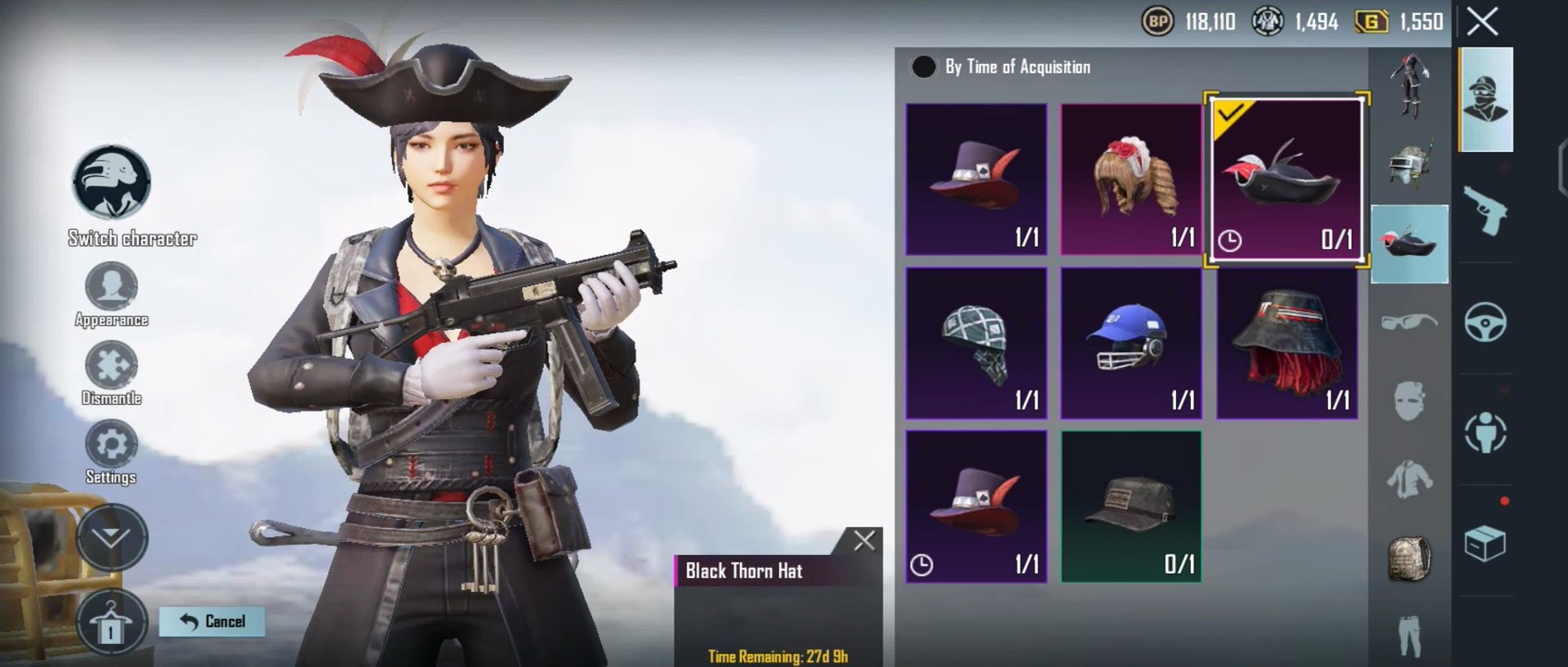Click the Cancel button
The height and width of the screenshot is (667, 1568).
(212, 622)
